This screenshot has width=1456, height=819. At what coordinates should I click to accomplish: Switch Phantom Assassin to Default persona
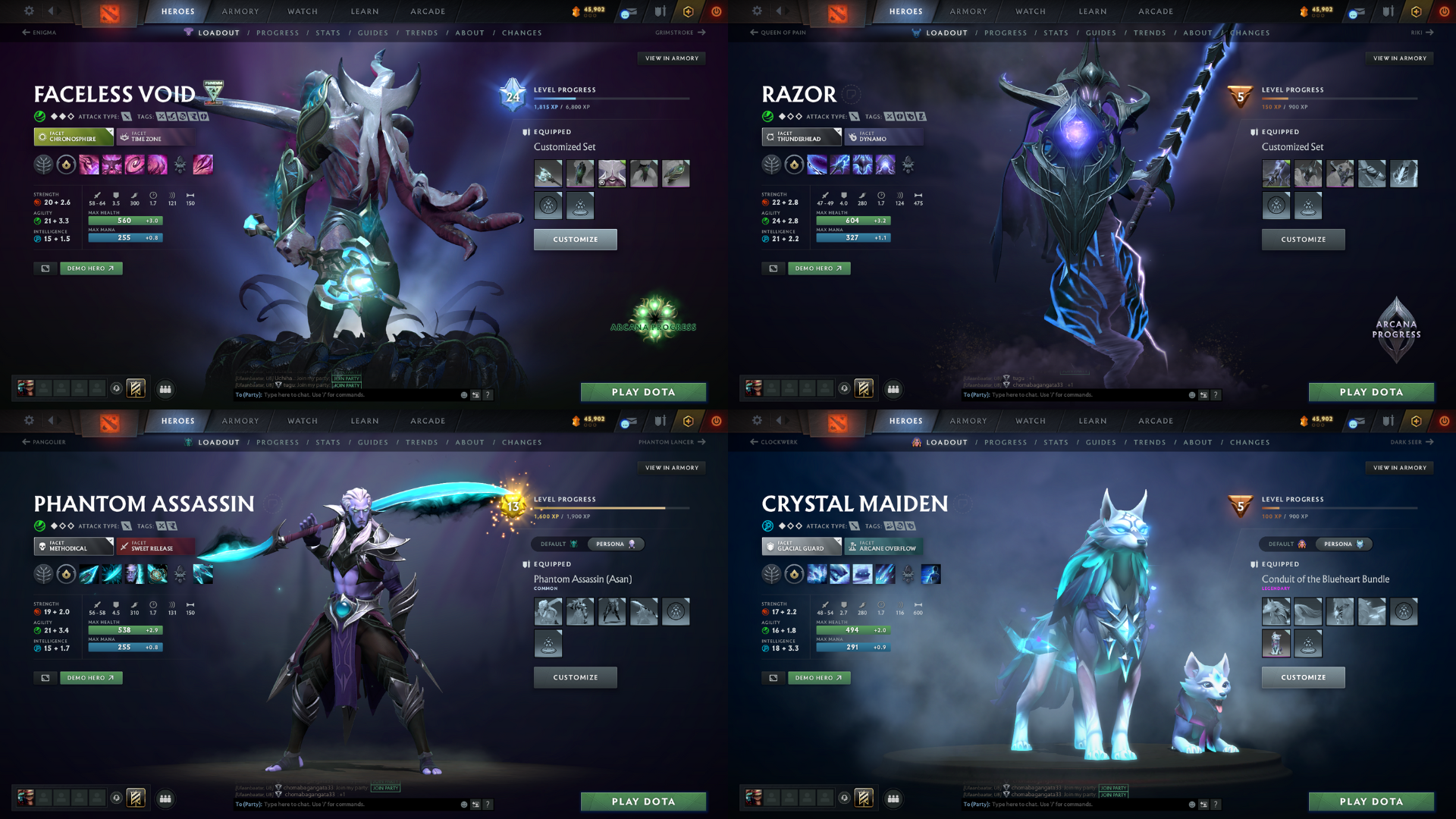[558, 544]
